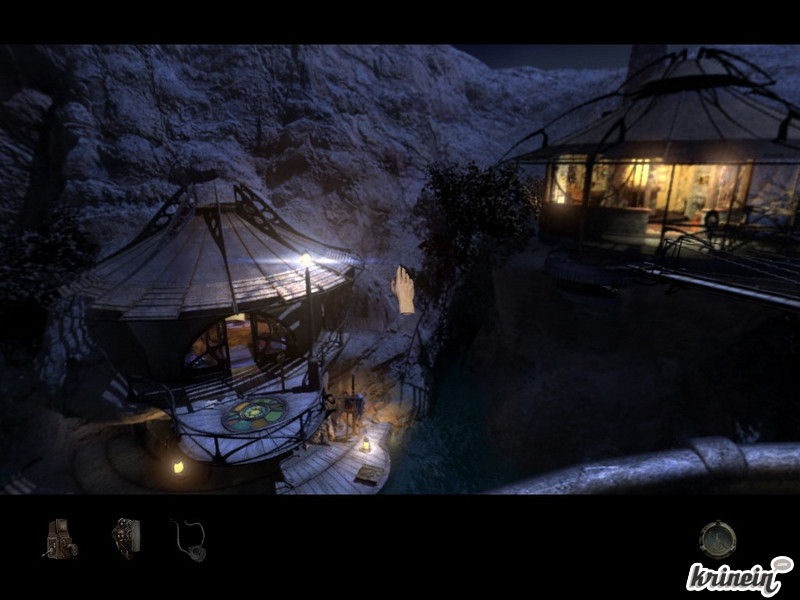Choose the amulet on a cord item

click(x=190, y=539)
